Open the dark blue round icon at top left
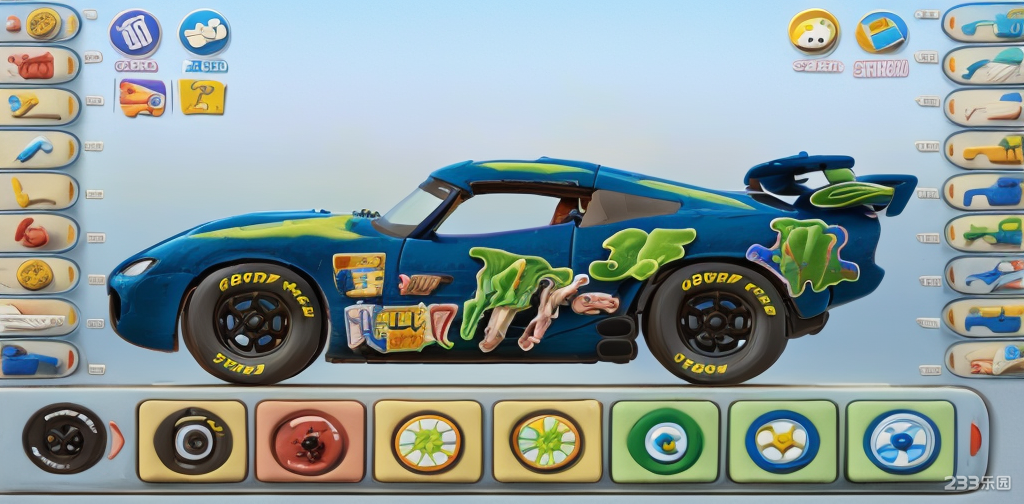 pyautogui.click(x=135, y=33)
